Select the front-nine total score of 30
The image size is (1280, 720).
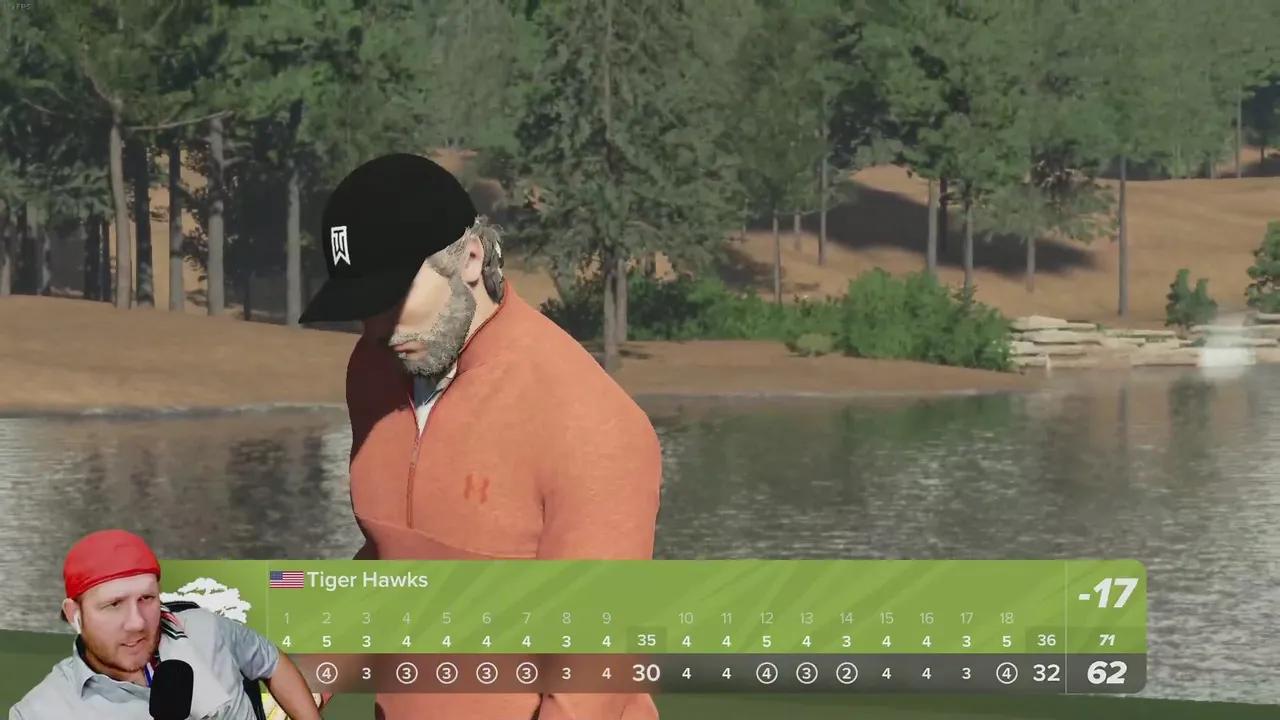(646, 672)
